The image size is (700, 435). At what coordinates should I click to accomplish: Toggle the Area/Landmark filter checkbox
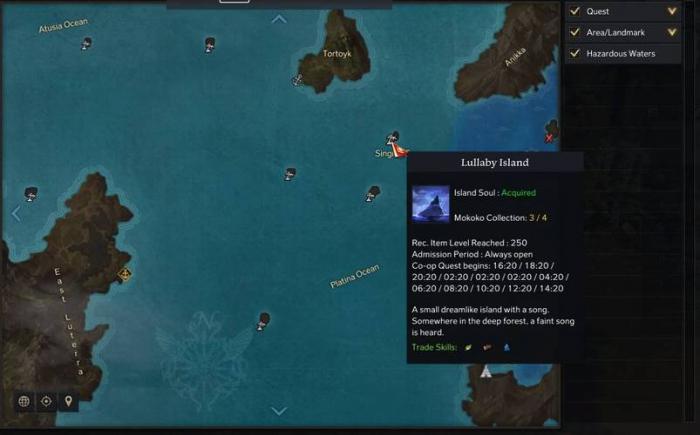coord(575,33)
